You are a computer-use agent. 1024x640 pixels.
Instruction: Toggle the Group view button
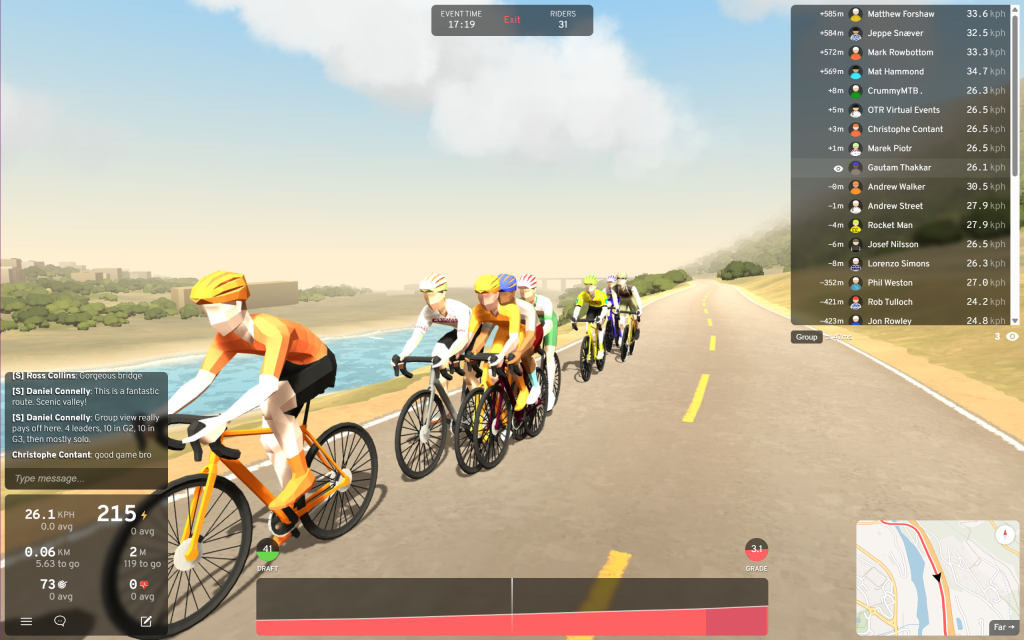click(x=806, y=337)
